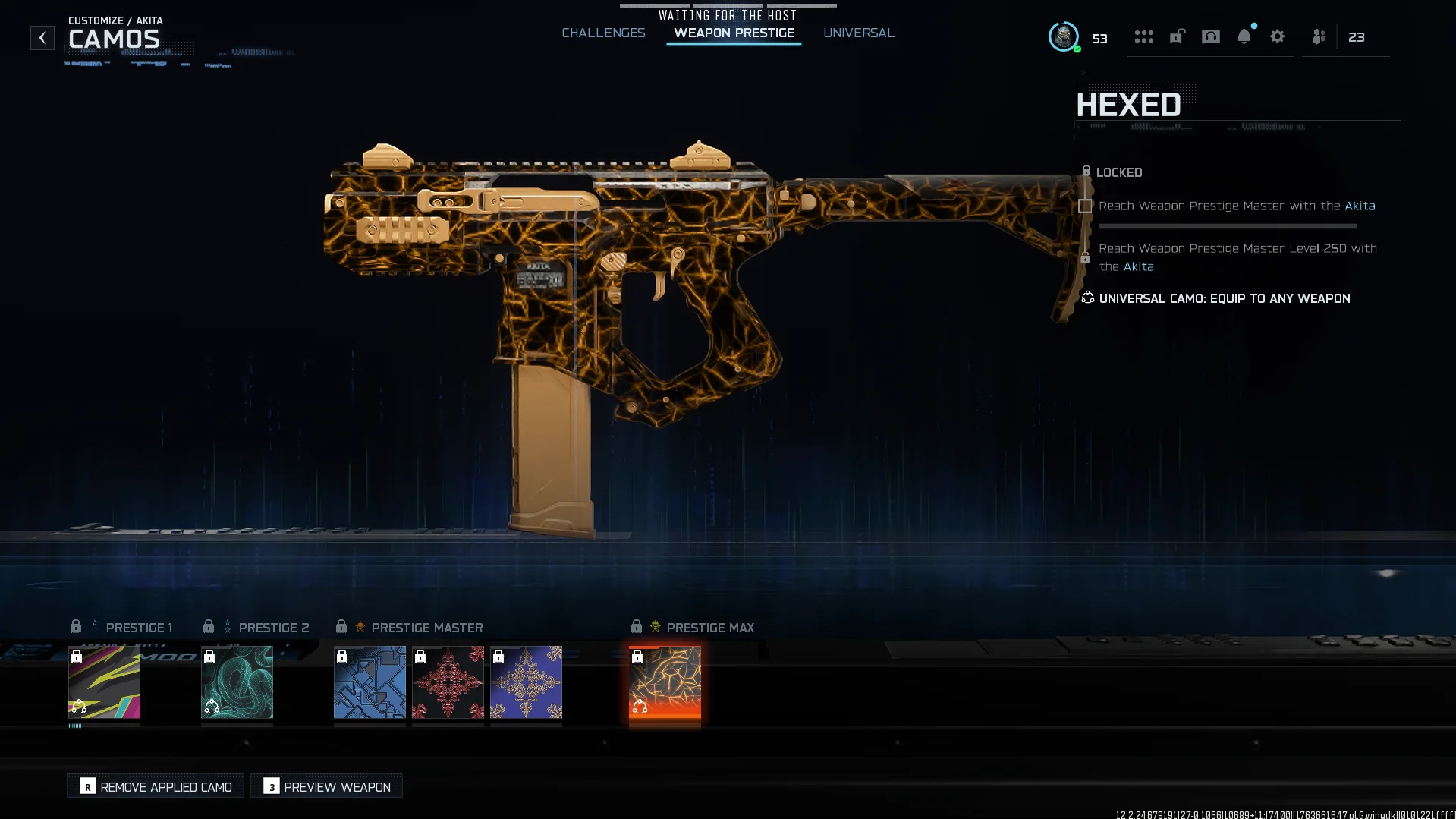
Task: Open the player profile avatar
Action: pos(1063,36)
